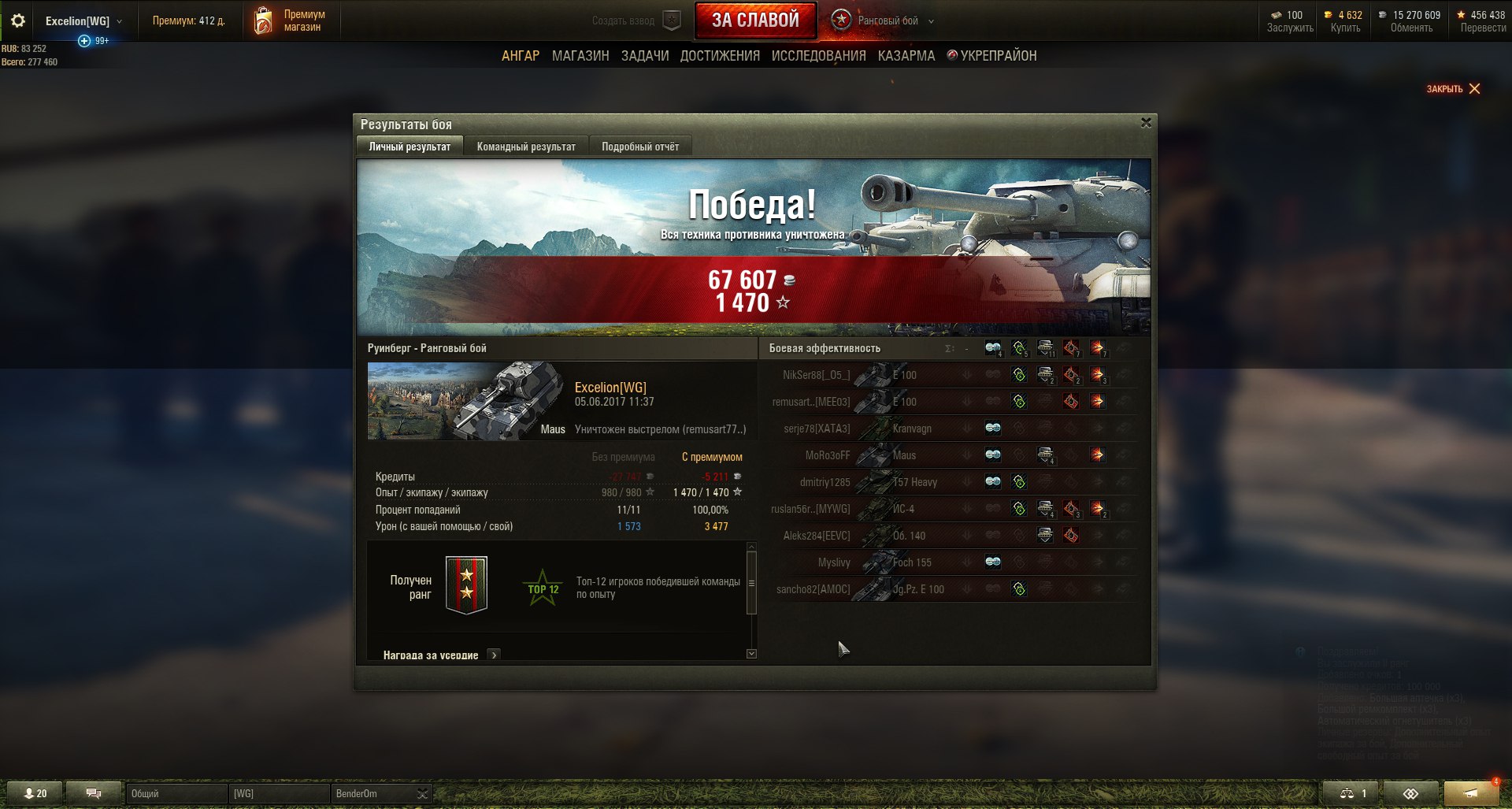Image resolution: width=1512 pixels, height=809 pixels.
Task: Open the Подробный отчёт tab
Action: (639, 147)
